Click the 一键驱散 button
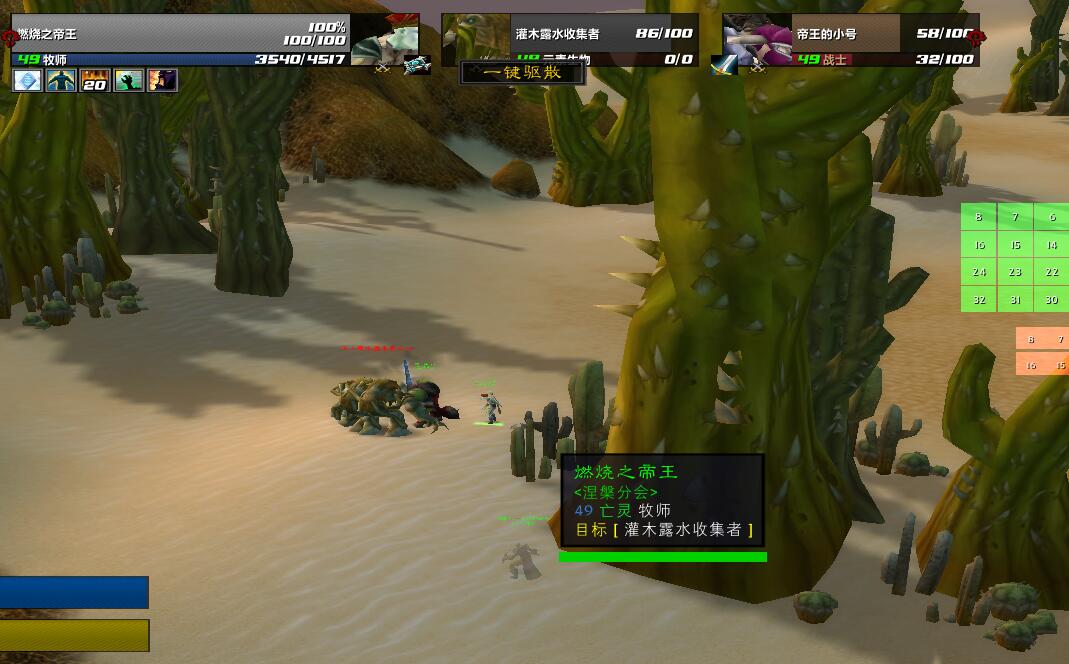Image resolution: width=1069 pixels, height=664 pixels. coord(522,73)
